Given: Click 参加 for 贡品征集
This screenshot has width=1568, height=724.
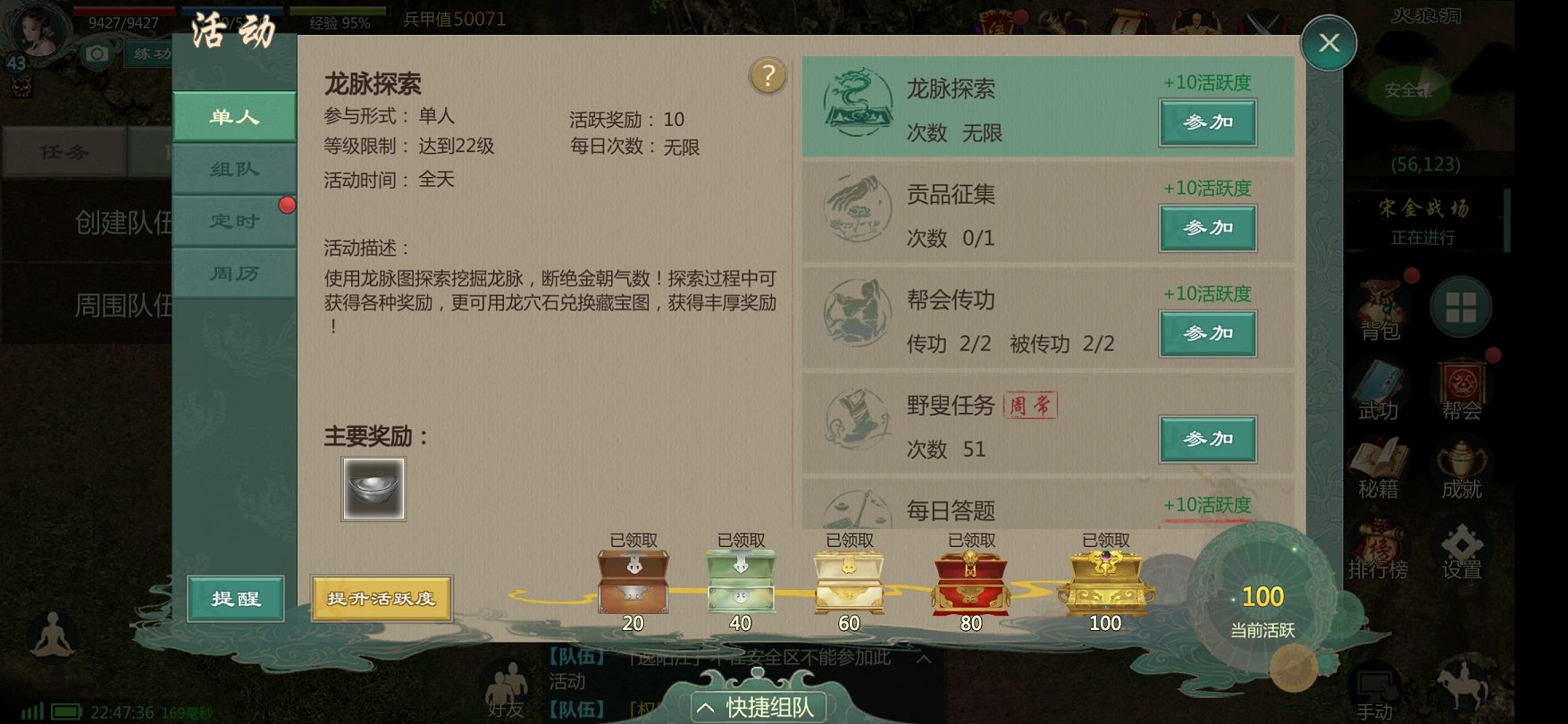Looking at the screenshot, I should coord(1208,228).
